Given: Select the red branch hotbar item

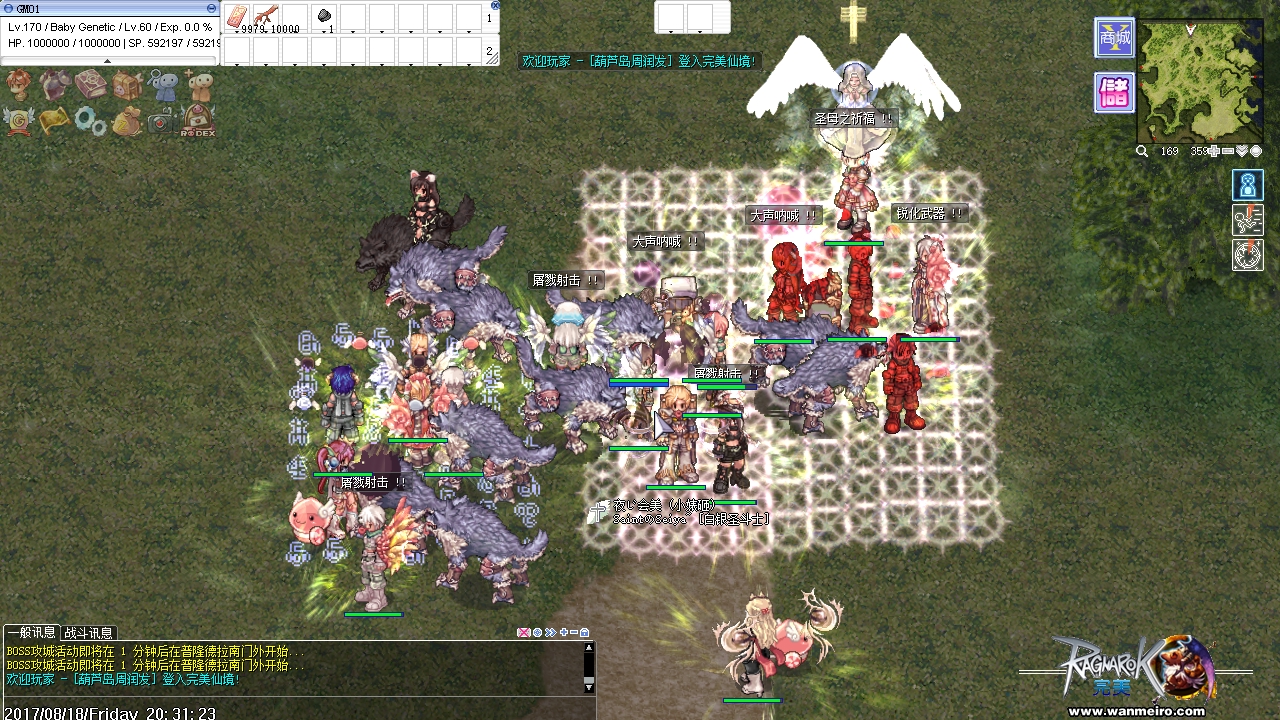Looking at the screenshot, I should (266, 17).
